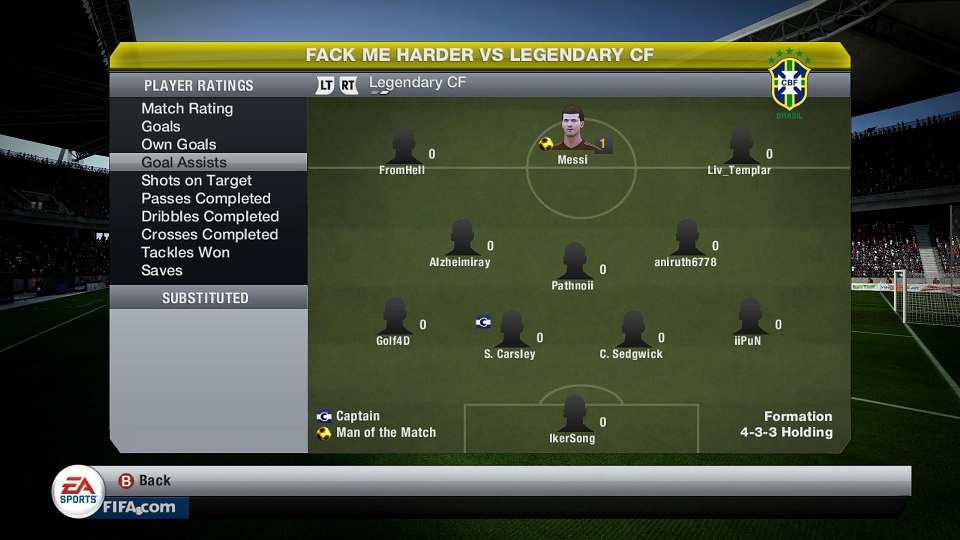Select Crosses Completed stat
Screen dimensions: 960x540
coord(209,234)
